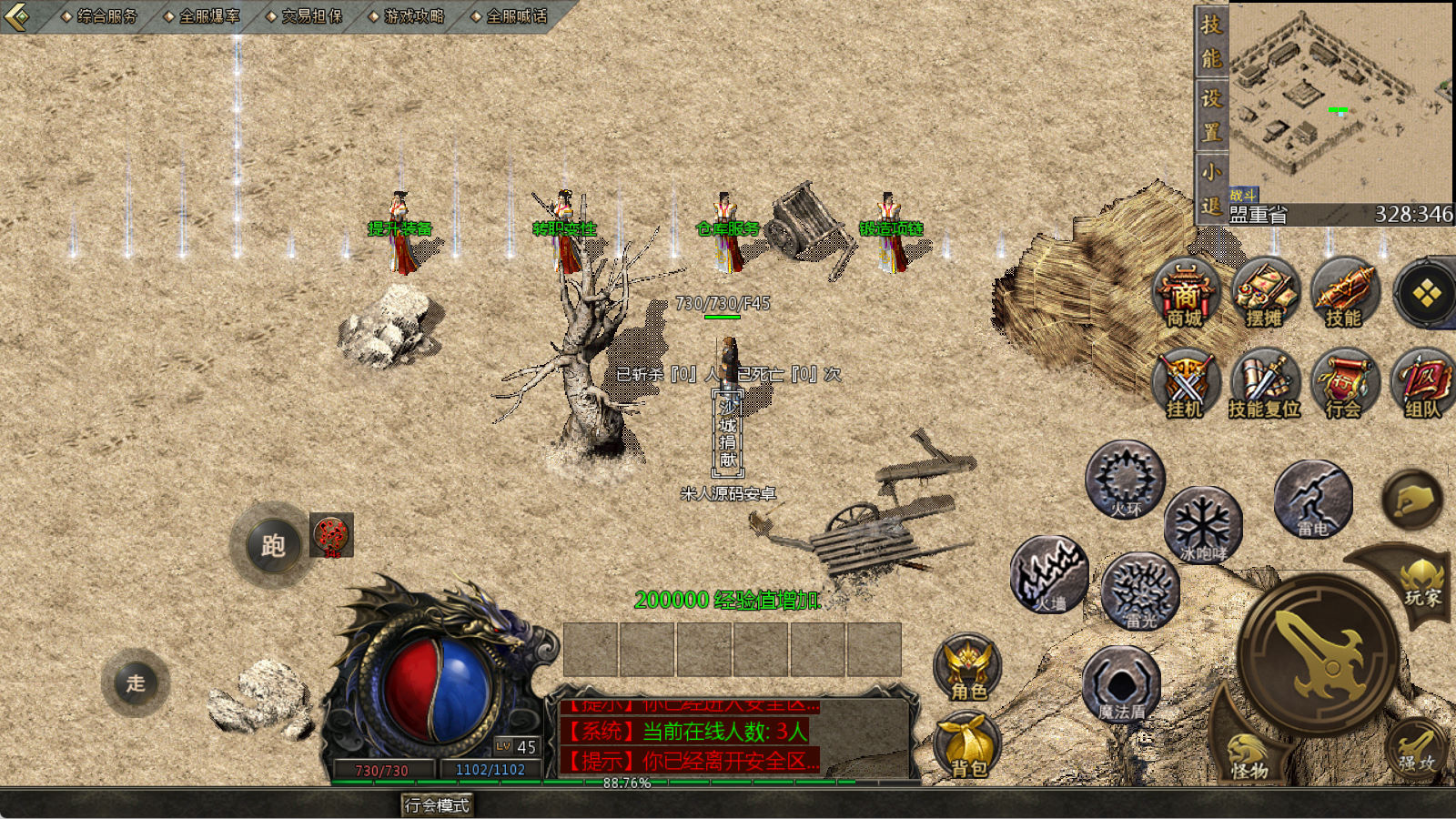Screen dimensions: 1456x819
Task: Open the 摆摊 stall icon
Action: coord(1264,293)
